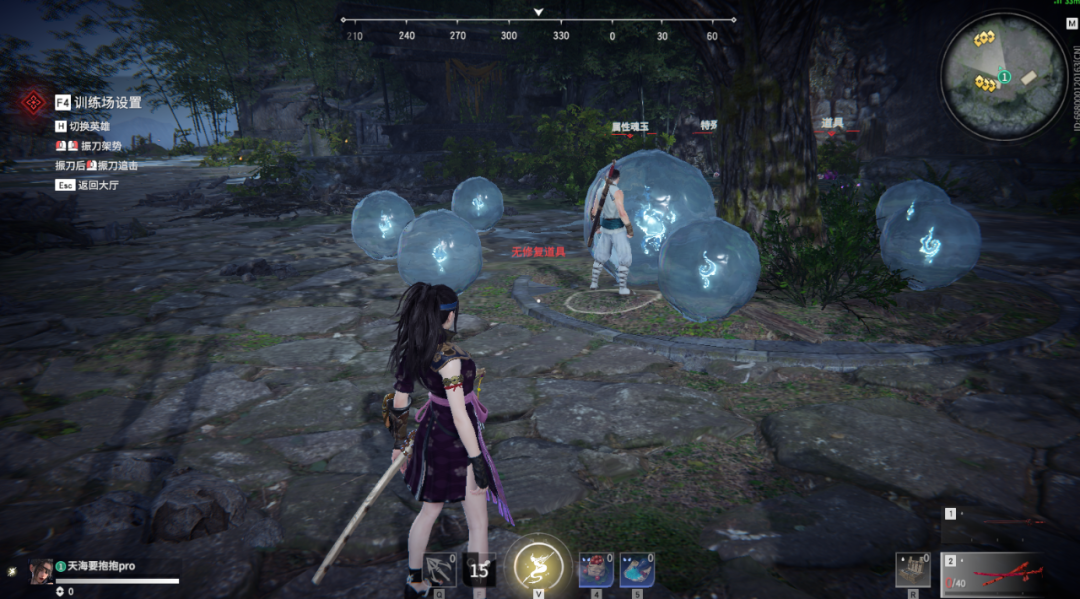The width and height of the screenshot is (1080, 599).
Task: Click the red diamond training ground emblem
Action: [x=34, y=101]
